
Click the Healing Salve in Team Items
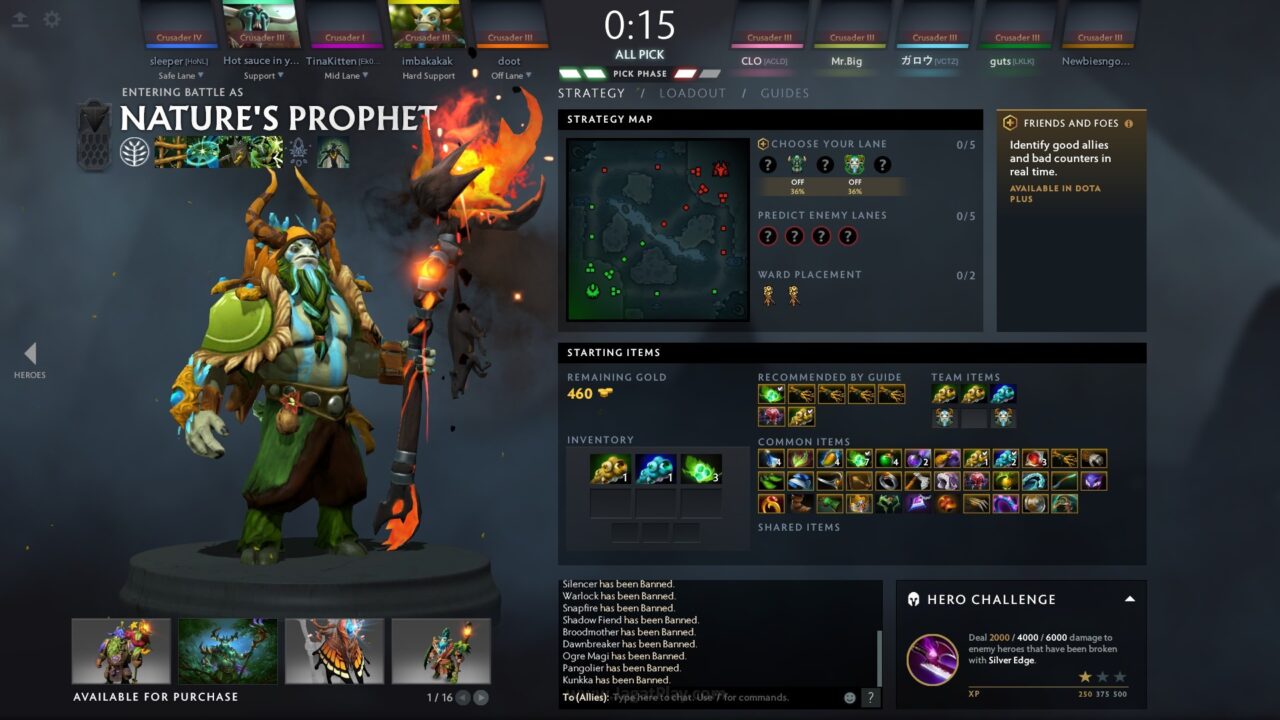point(1002,394)
